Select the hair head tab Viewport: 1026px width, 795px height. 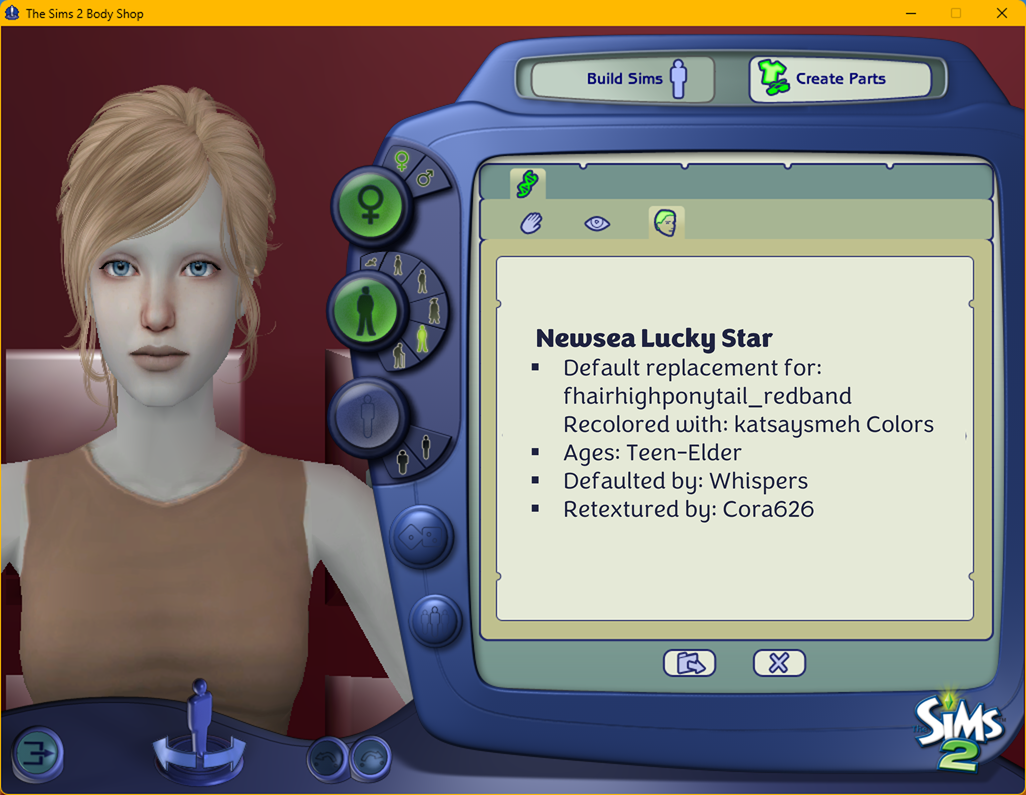coord(665,222)
